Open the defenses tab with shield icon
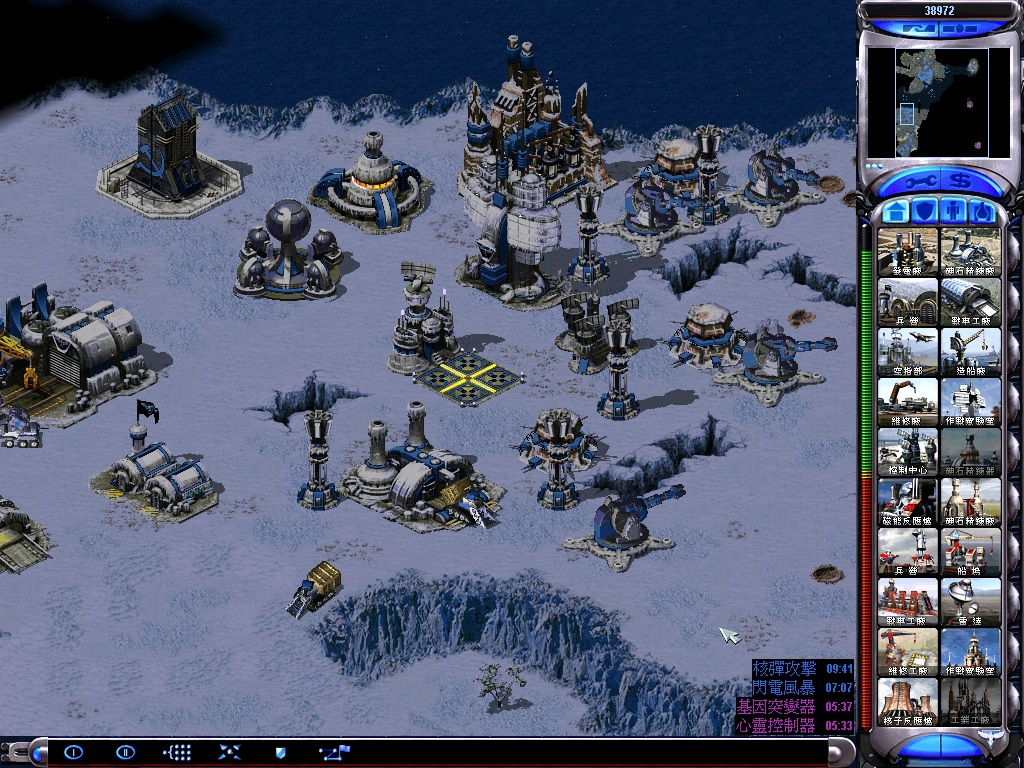This screenshot has width=1024, height=768. [x=926, y=212]
